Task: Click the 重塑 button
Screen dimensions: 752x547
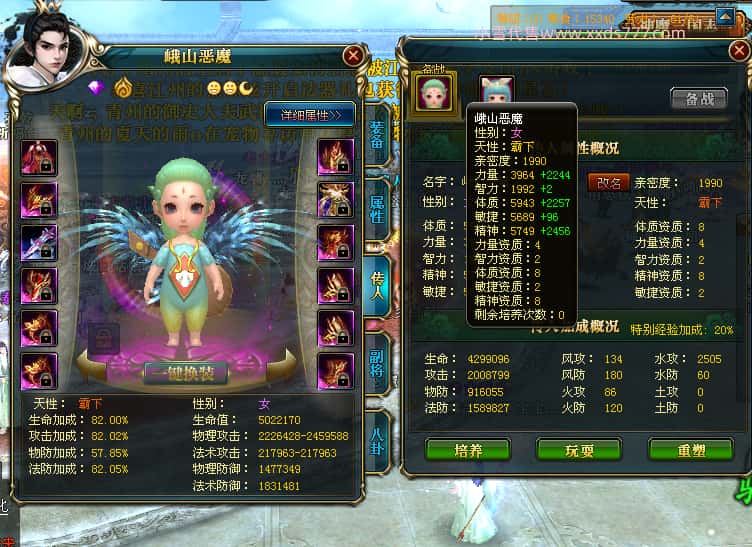Action: 690,450
